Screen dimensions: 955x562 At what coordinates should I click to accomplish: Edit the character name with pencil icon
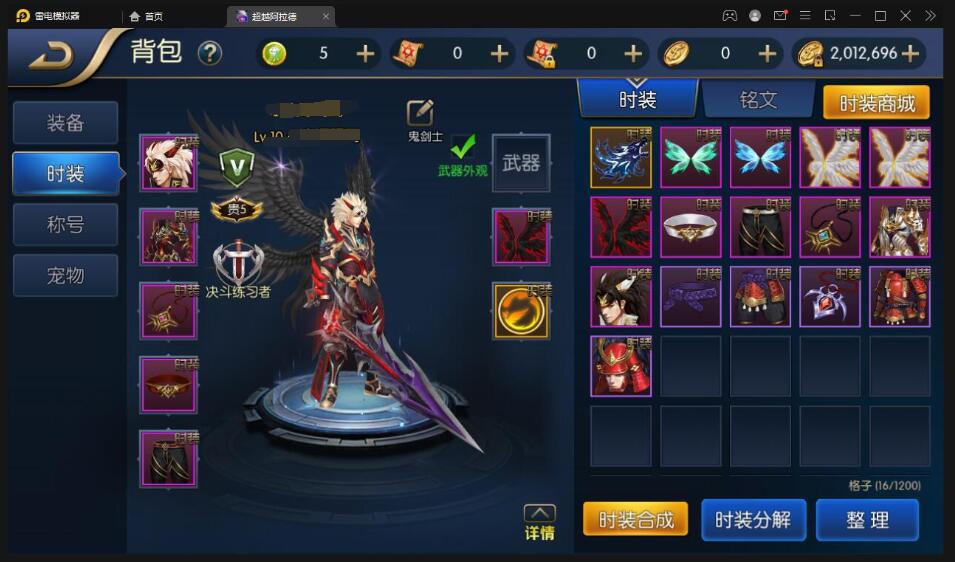(x=420, y=113)
